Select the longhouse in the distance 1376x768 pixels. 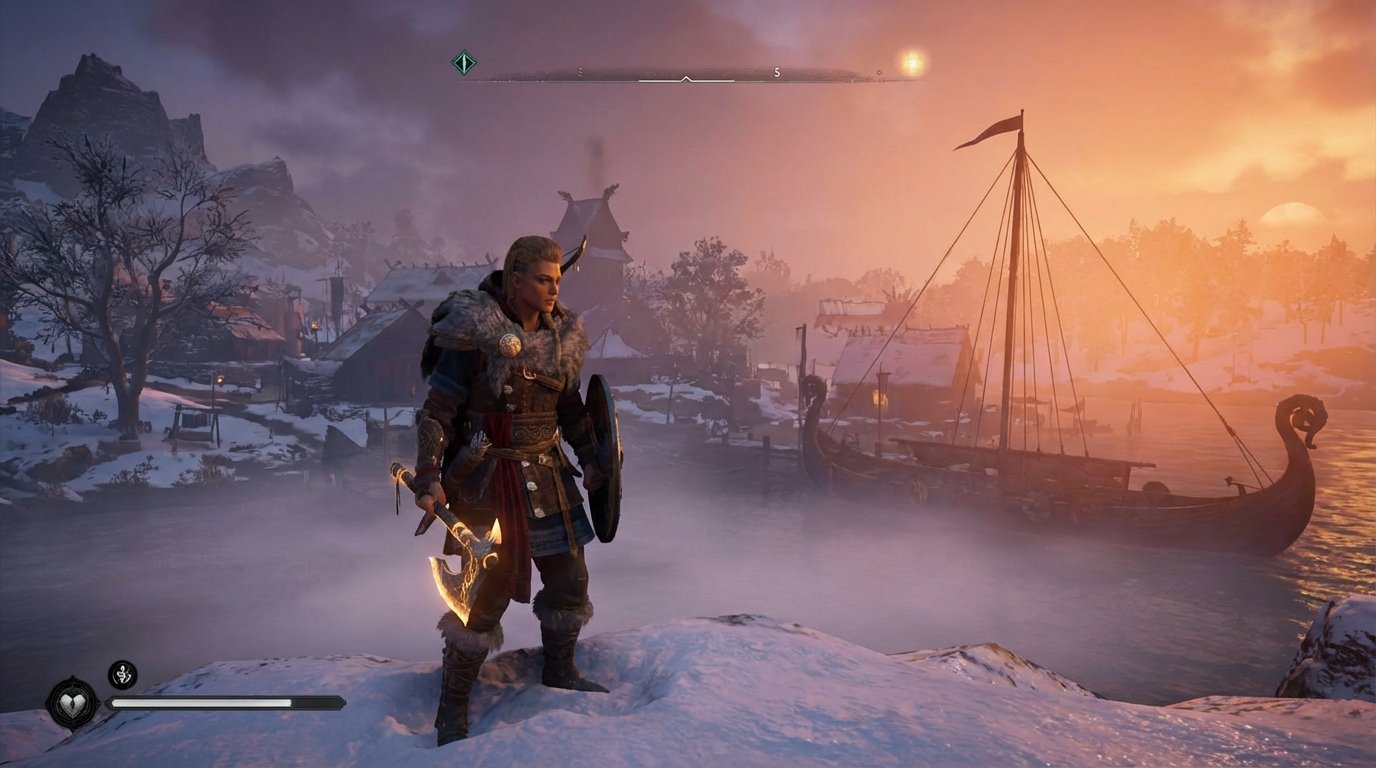pos(590,215)
